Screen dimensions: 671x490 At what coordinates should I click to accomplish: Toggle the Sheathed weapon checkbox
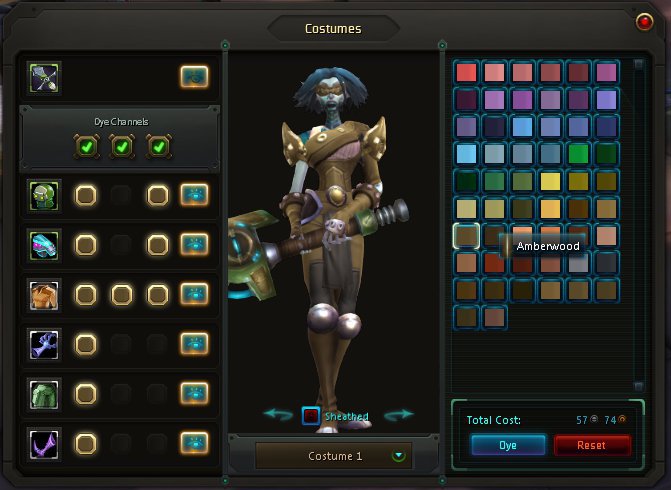point(311,415)
